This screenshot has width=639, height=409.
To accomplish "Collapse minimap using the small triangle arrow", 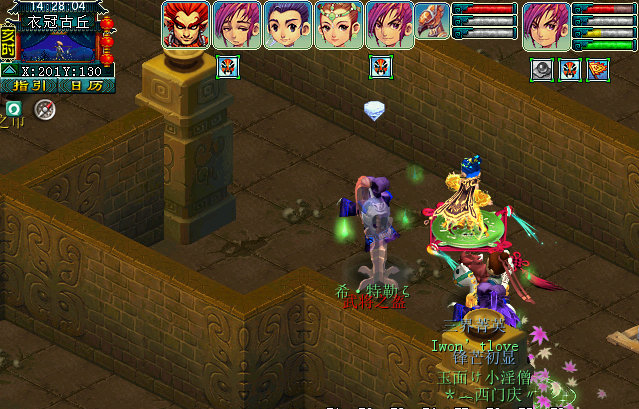I will coord(9,71).
